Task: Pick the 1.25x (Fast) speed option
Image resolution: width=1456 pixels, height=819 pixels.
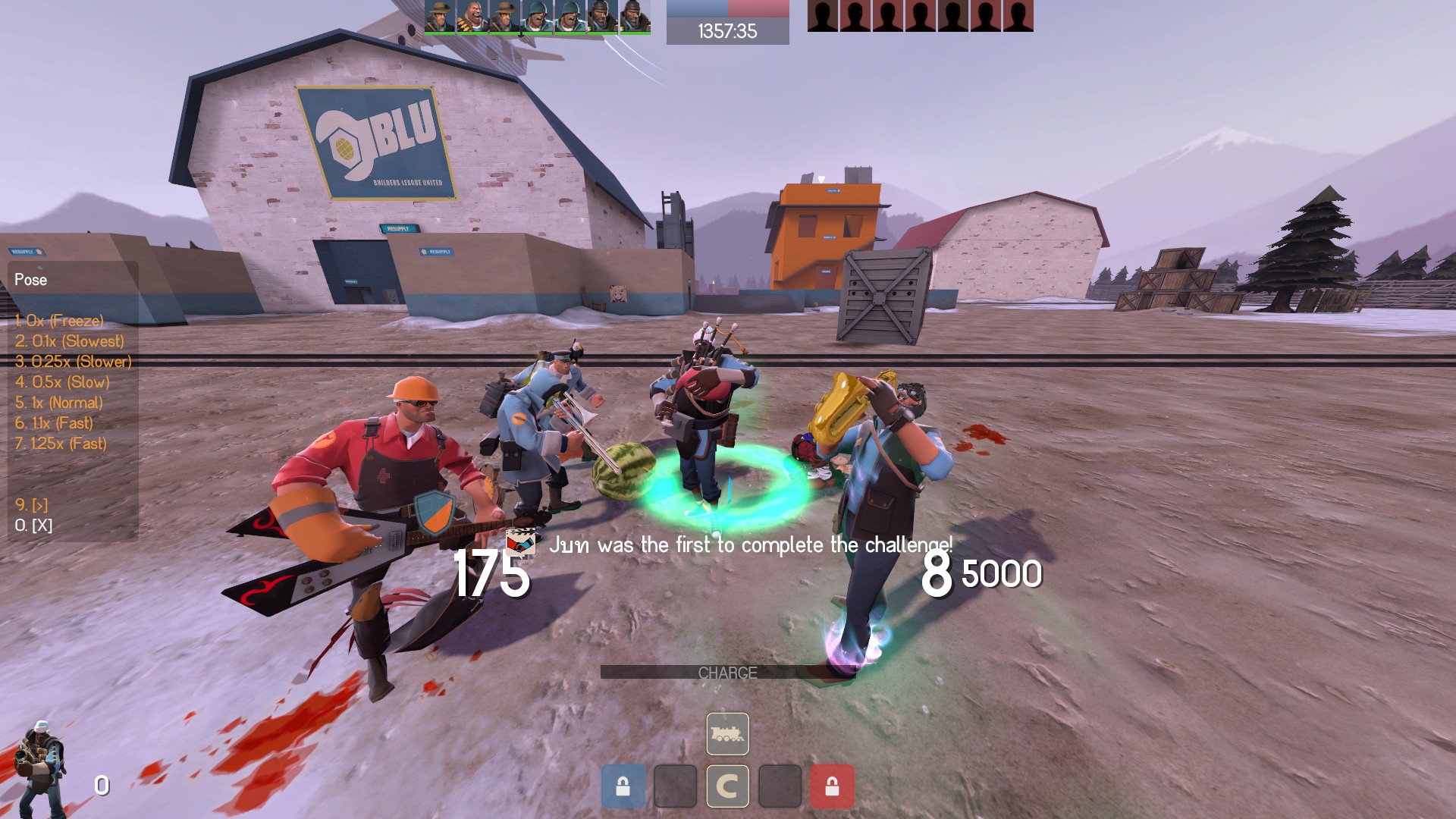Action: pos(61,444)
